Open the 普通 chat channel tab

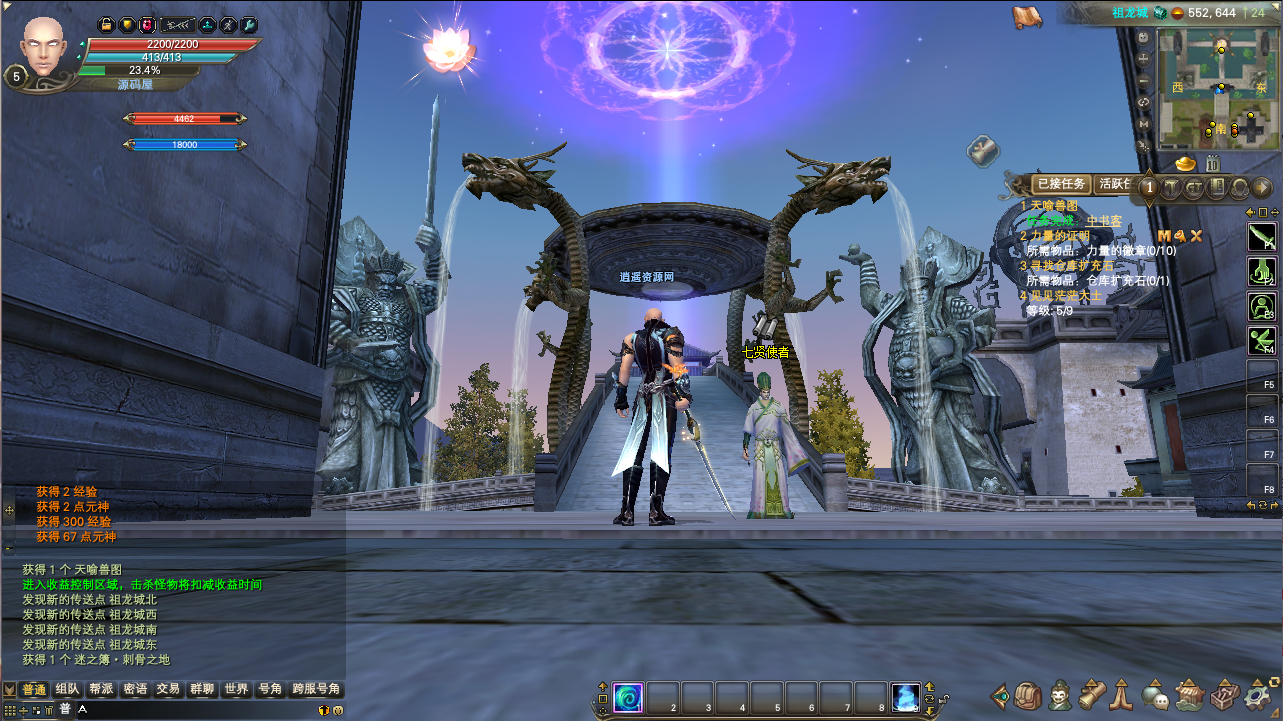[34, 689]
